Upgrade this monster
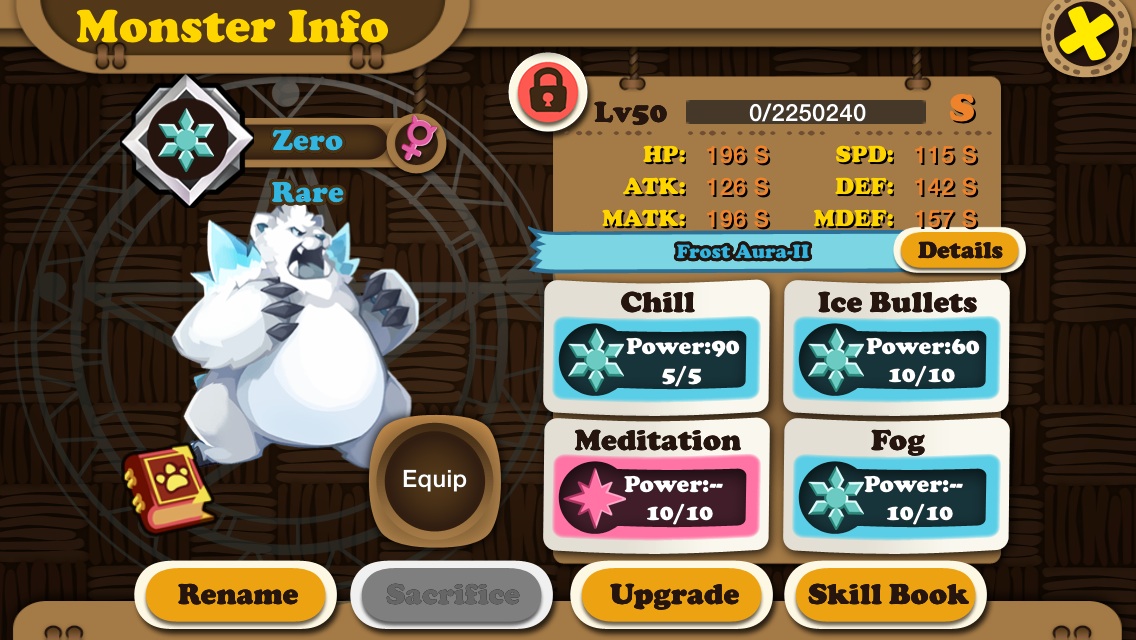 click(x=674, y=595)
